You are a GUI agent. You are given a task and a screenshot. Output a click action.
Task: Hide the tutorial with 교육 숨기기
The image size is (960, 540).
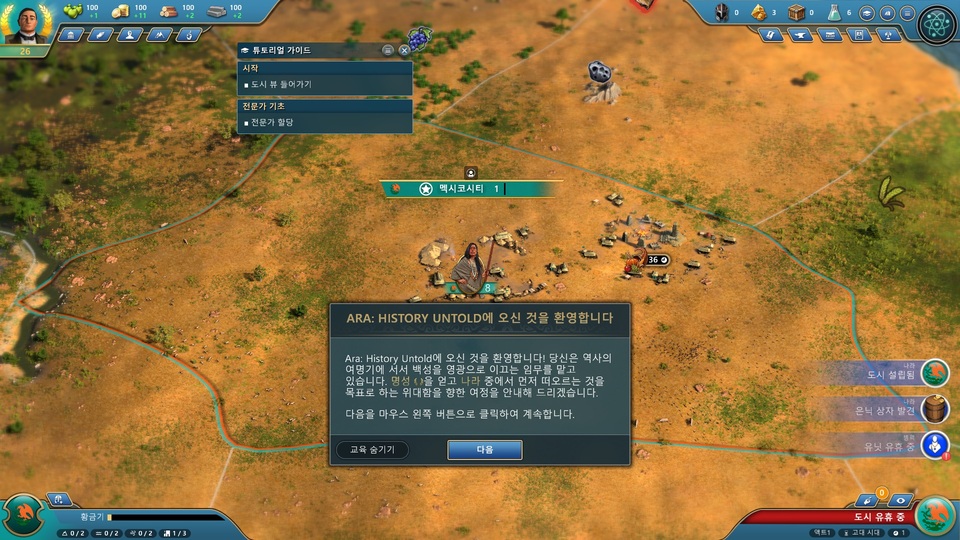pyautogui.click(x=372, y=450)
